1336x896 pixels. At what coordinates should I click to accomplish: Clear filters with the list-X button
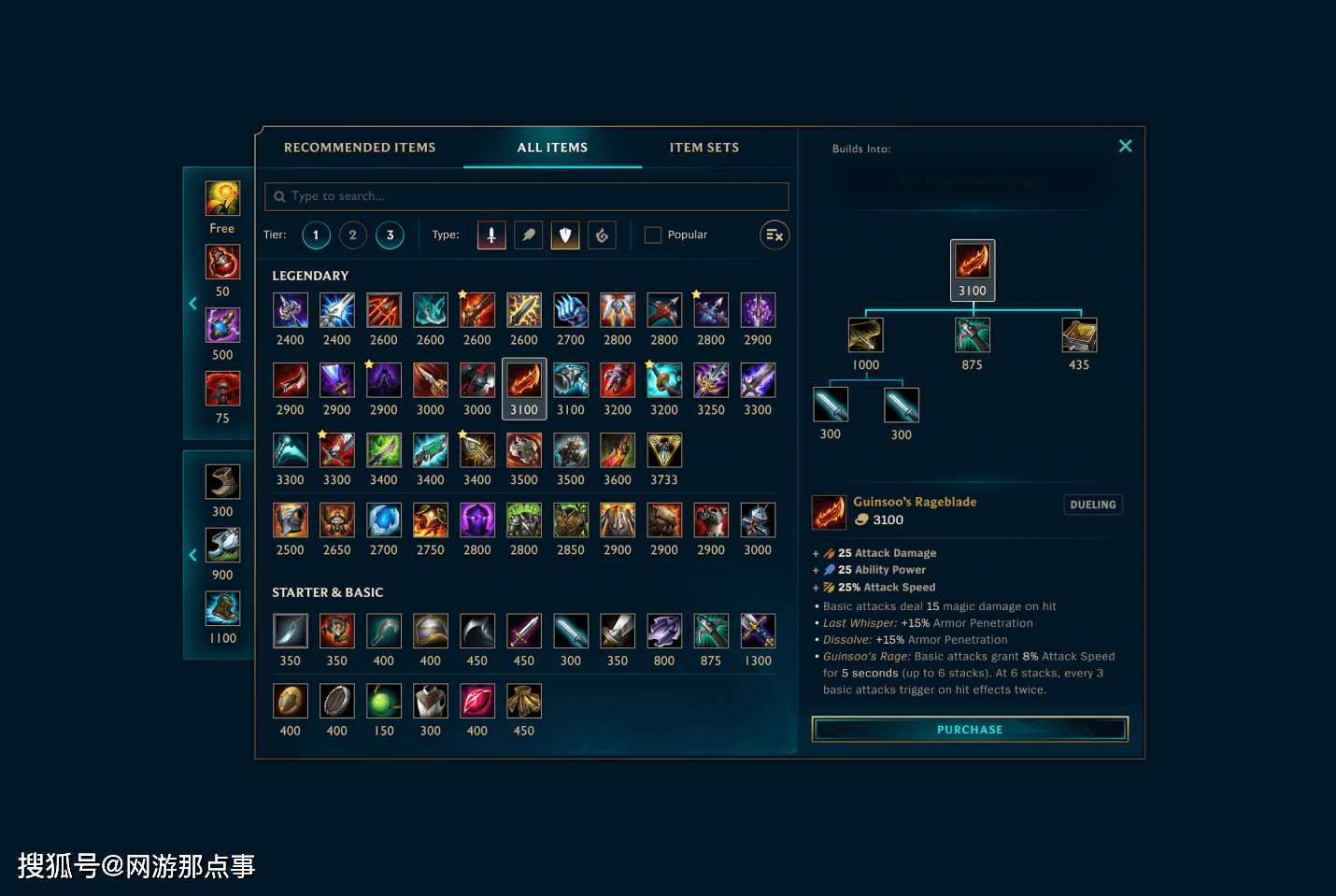coord(775,235)
